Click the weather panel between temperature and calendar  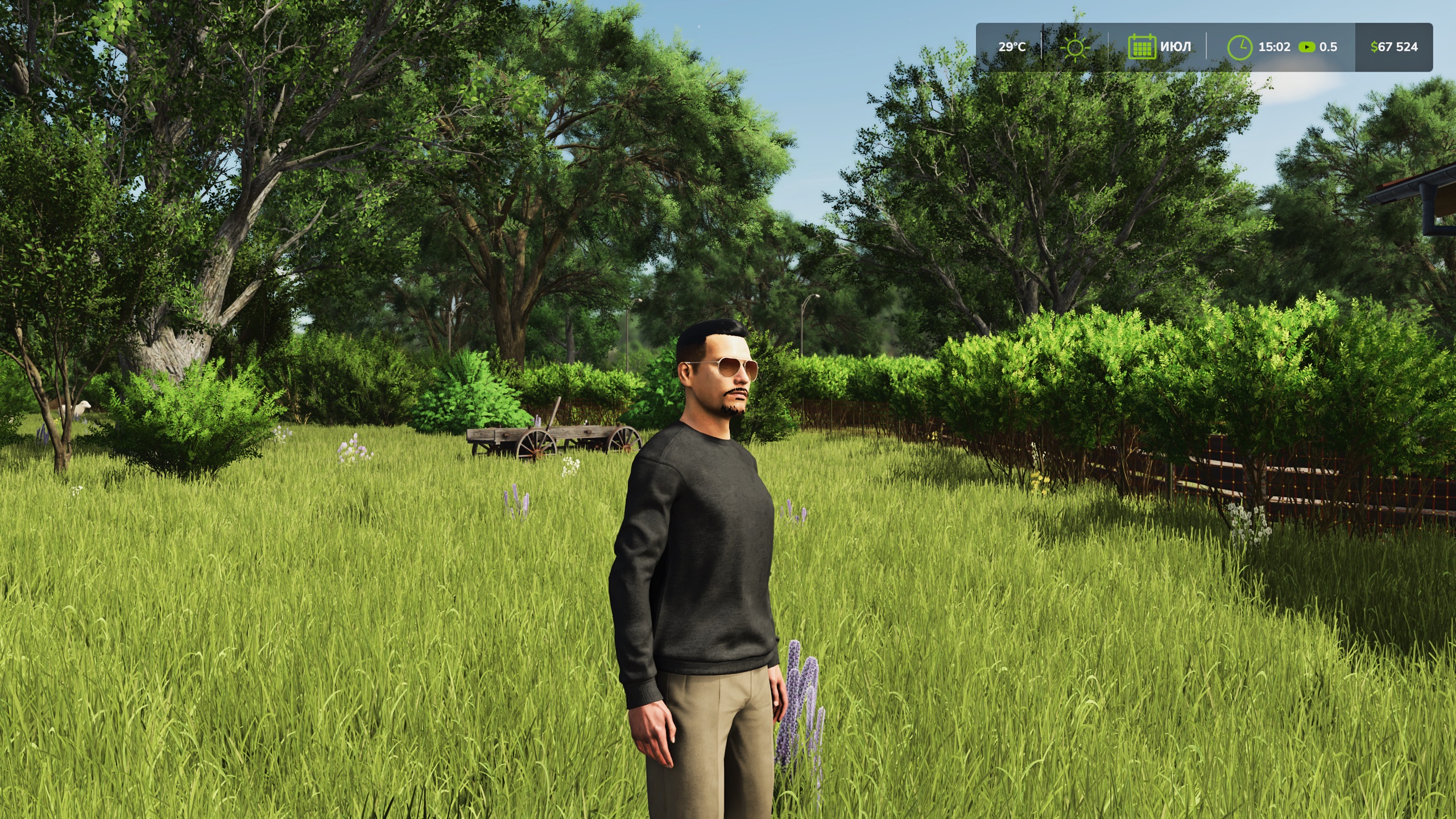point(1075,48)
